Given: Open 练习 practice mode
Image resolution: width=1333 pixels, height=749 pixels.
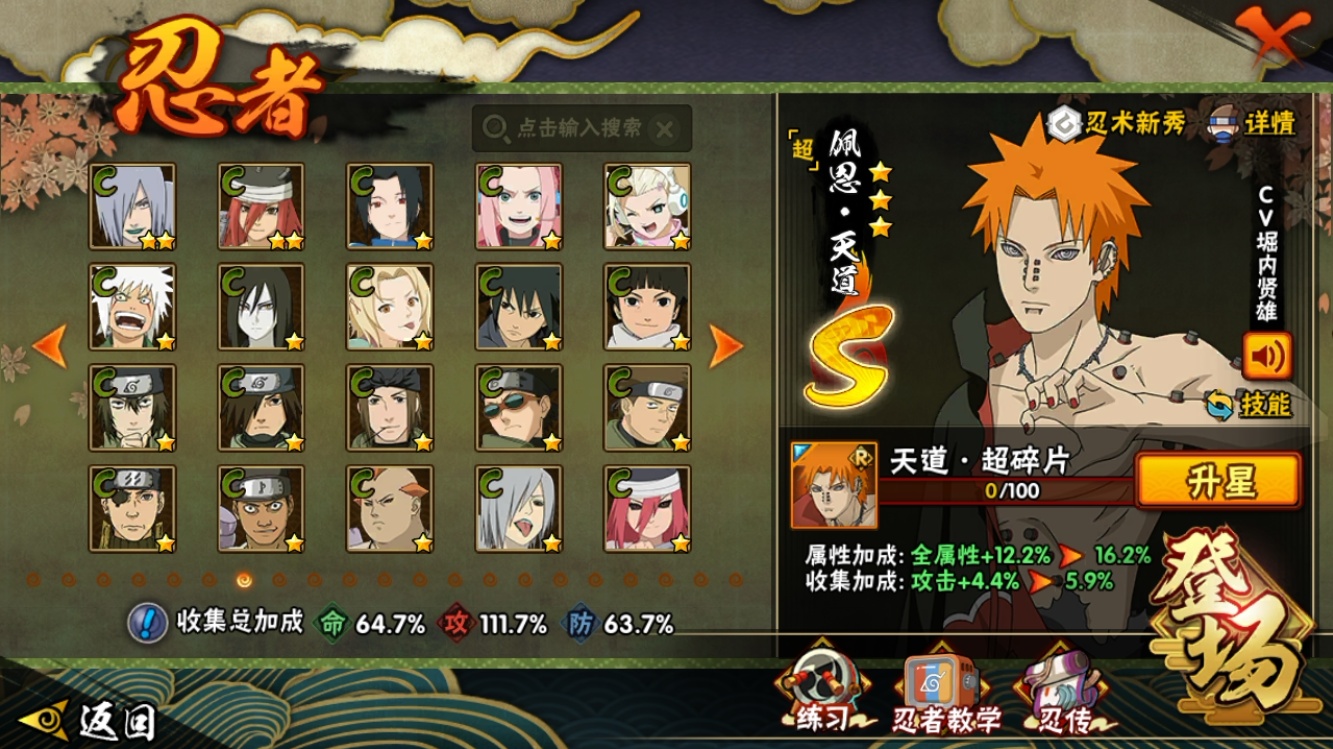Looking at the screenshot, I should [x=823, y=694].
